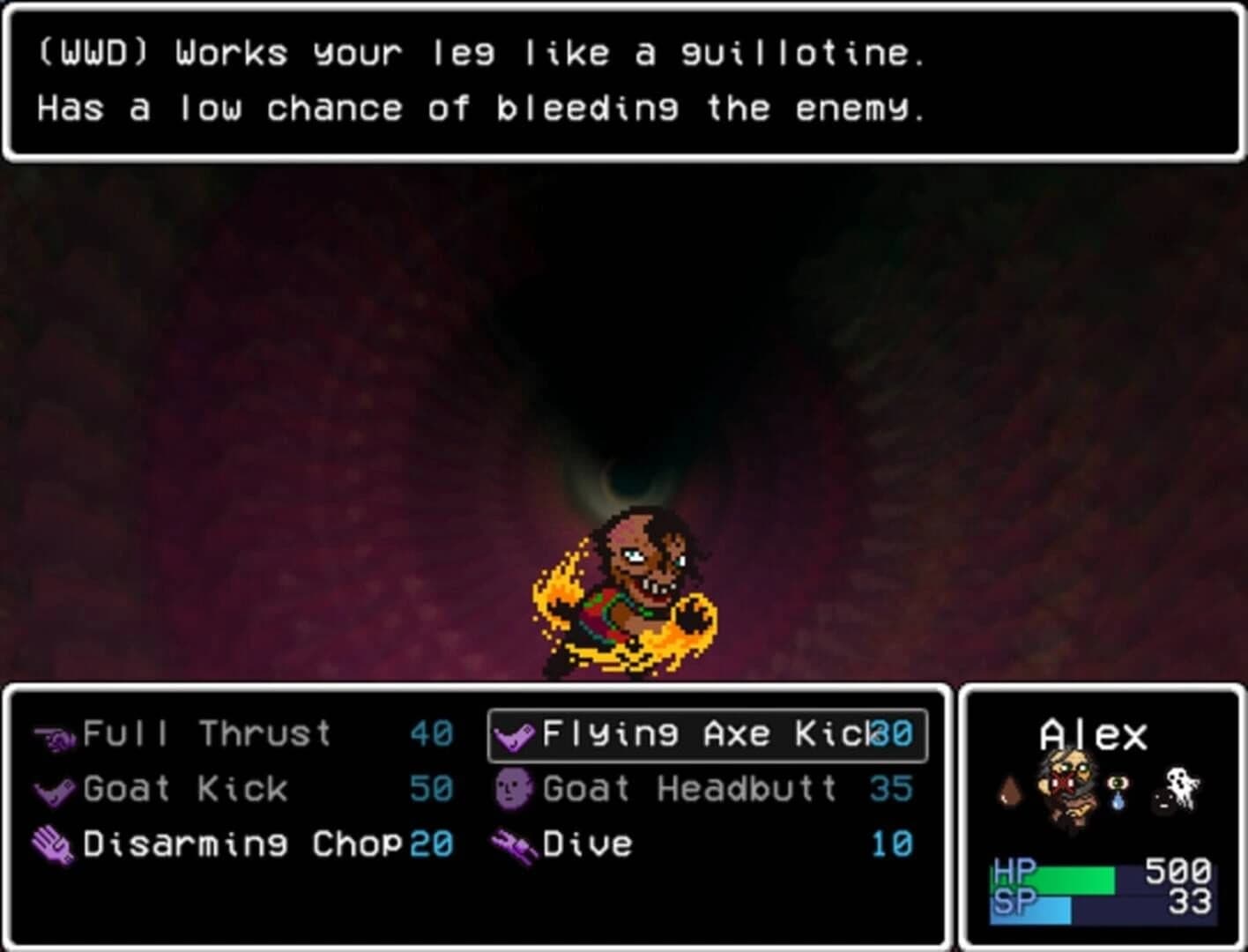Screen dimensions: 1248x952
Task: Choose the Goat Kick attack
Action: 181,788
